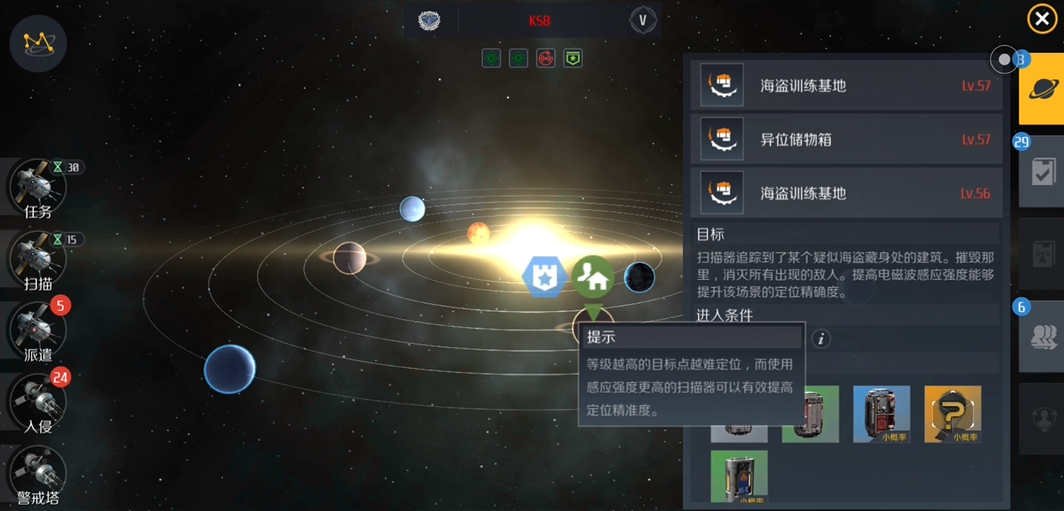Click the info icon beside entry conditions

point(821,339)
